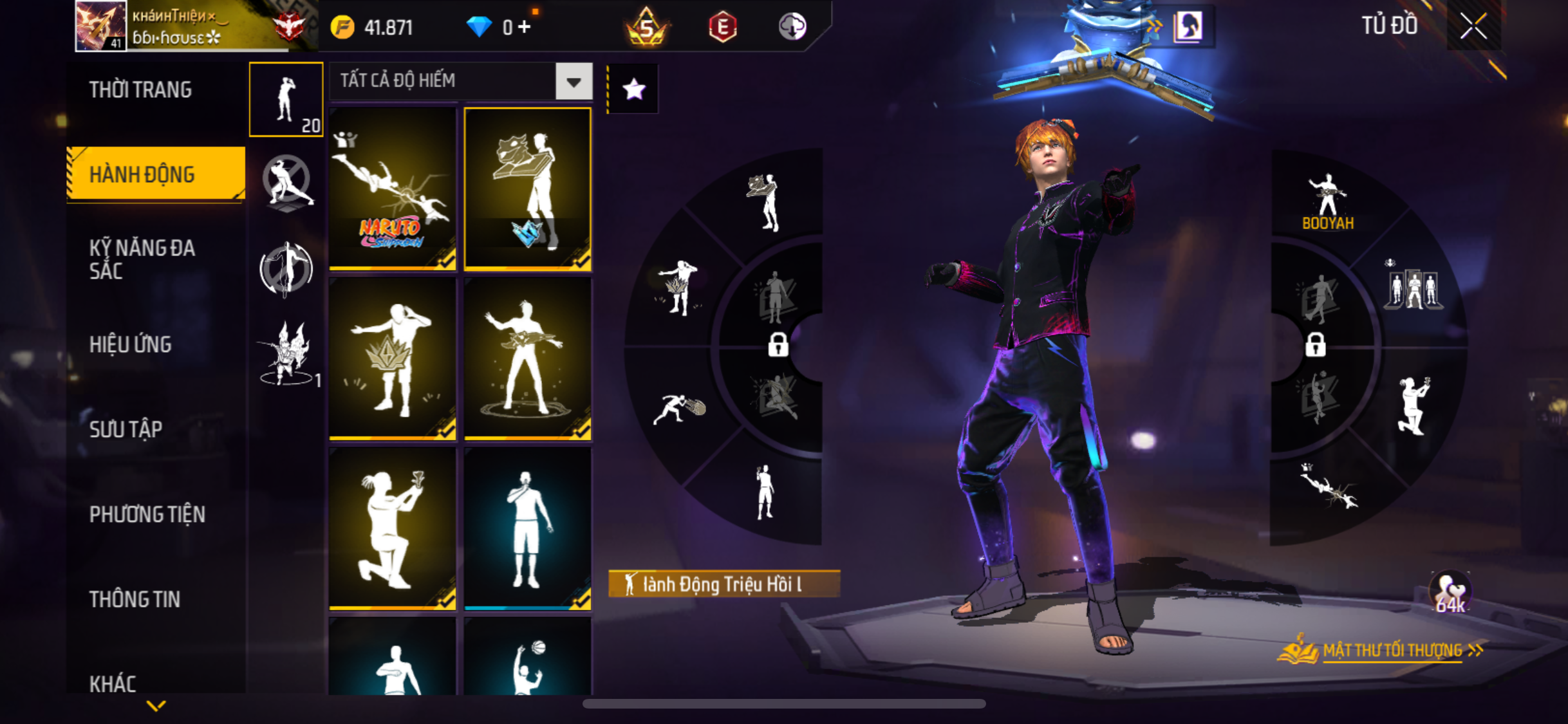Viewport: 1568px width, 724px height.
Task: Toggle the star favorites filter
Action: (633, 89)
